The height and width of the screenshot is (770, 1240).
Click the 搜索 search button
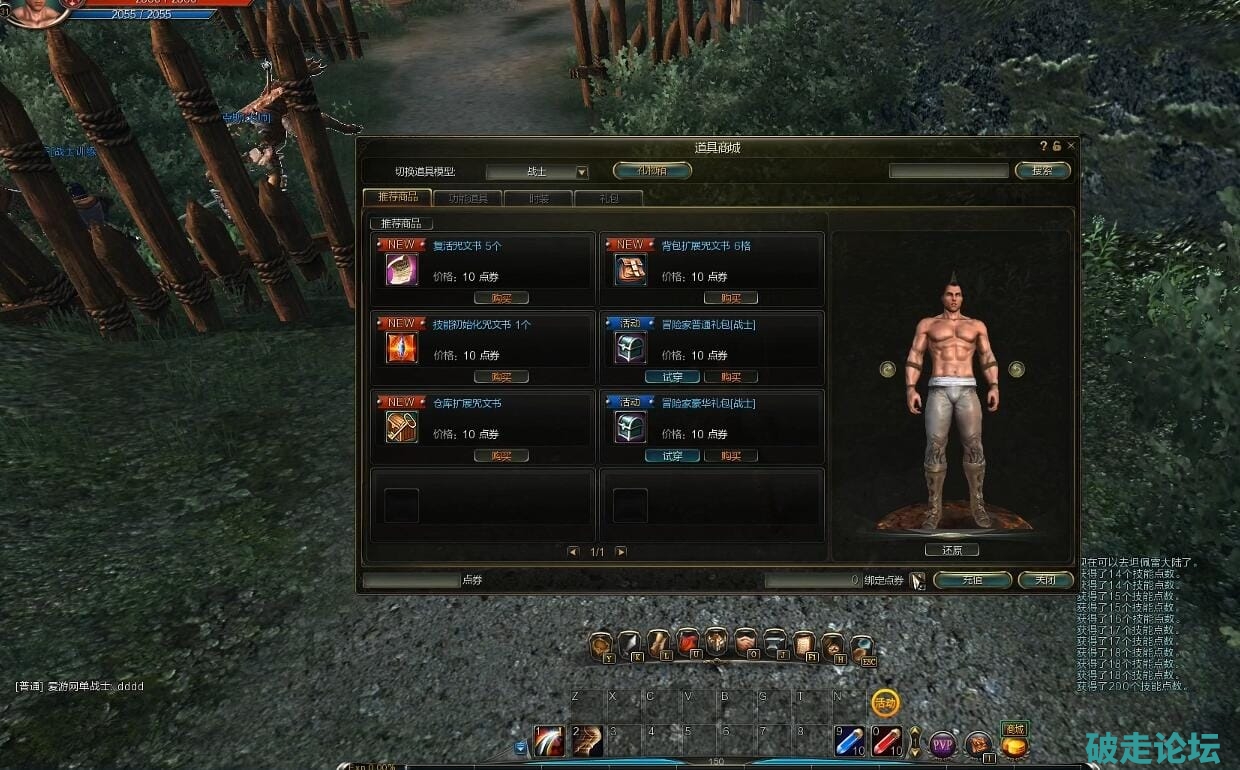pyautogui.click(x=1042, y=171)
